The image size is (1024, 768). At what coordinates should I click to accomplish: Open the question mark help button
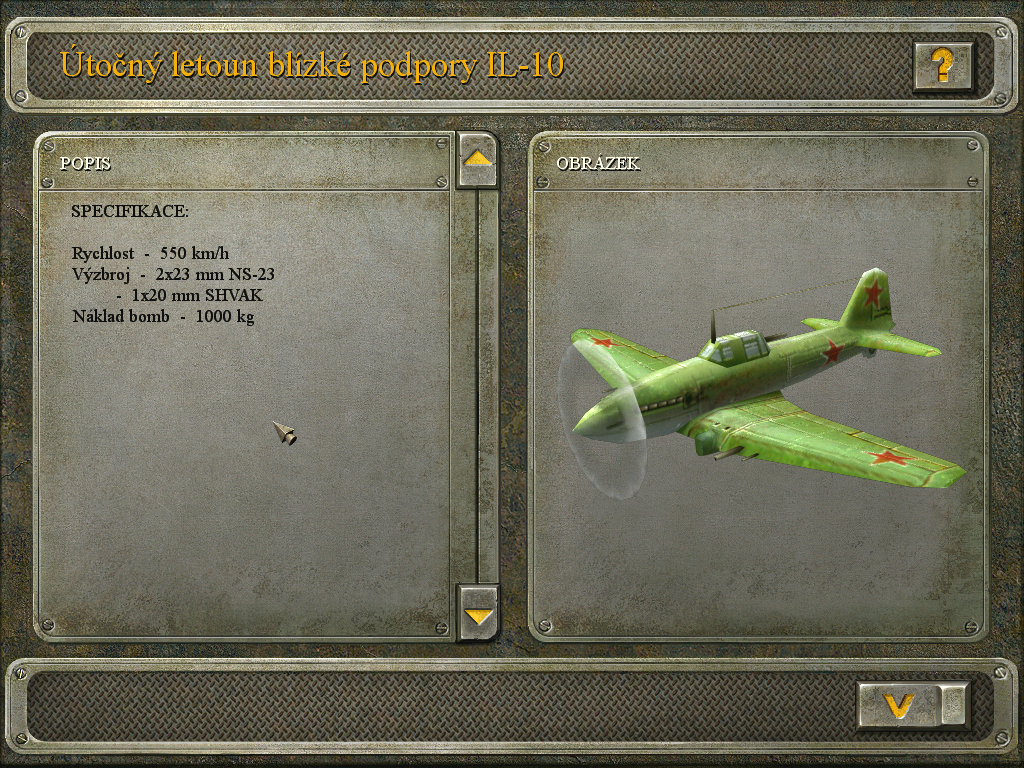click(942, 67)
